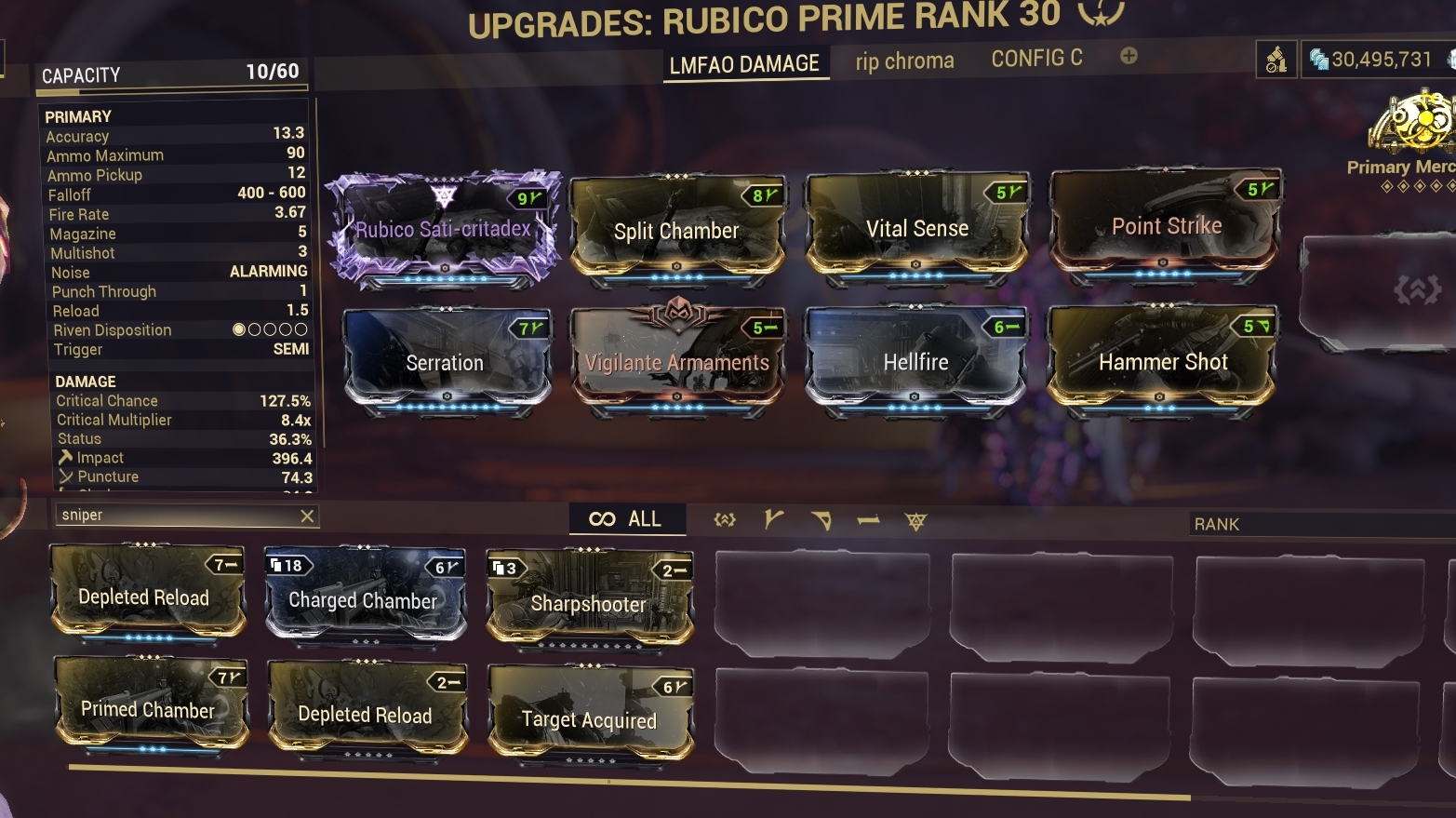
Task: Click the Riven Disposition dot indicator
Action: 272,329
